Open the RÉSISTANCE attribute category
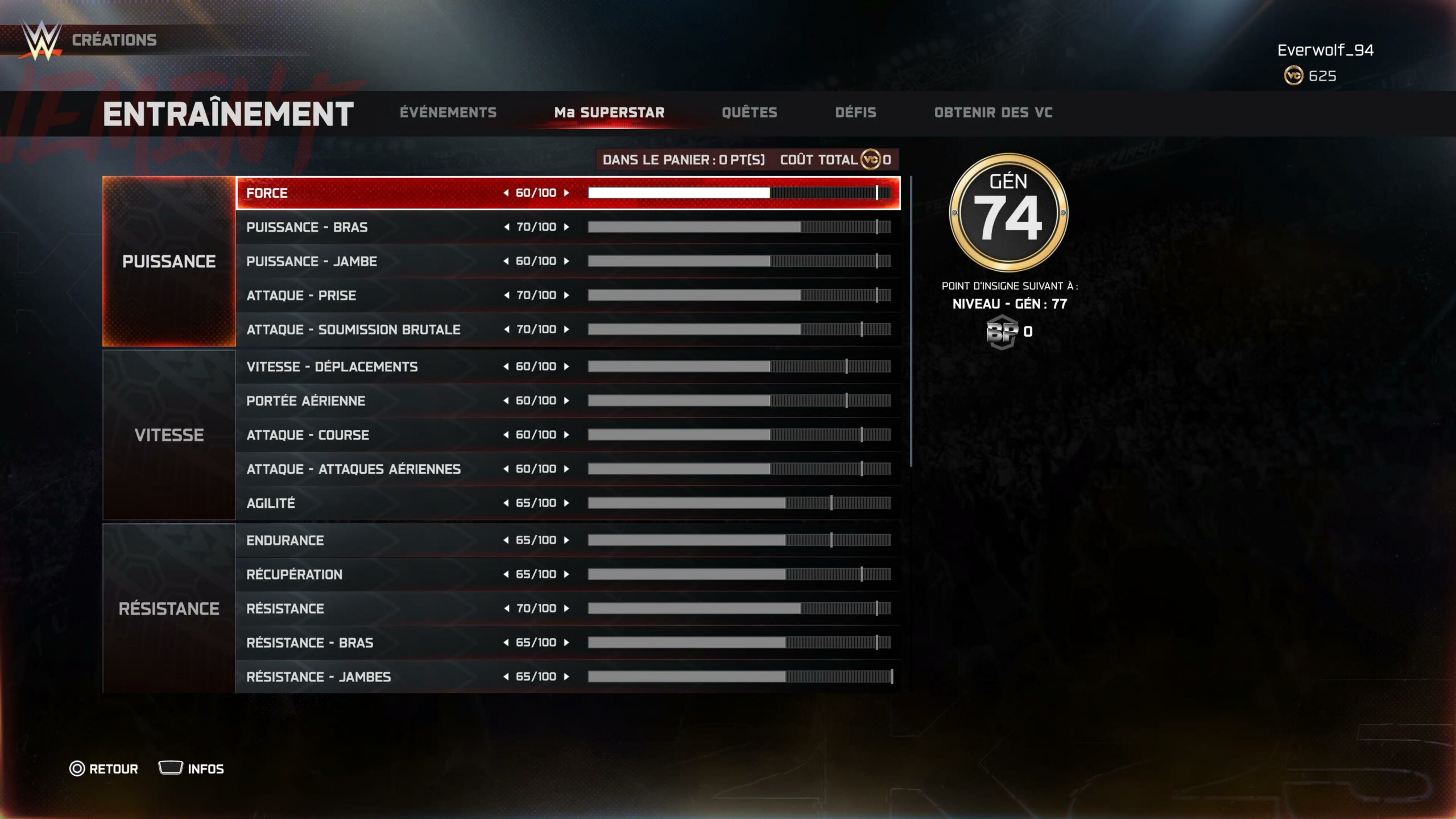Screen dimensions: 1456x819 (169, 609)
